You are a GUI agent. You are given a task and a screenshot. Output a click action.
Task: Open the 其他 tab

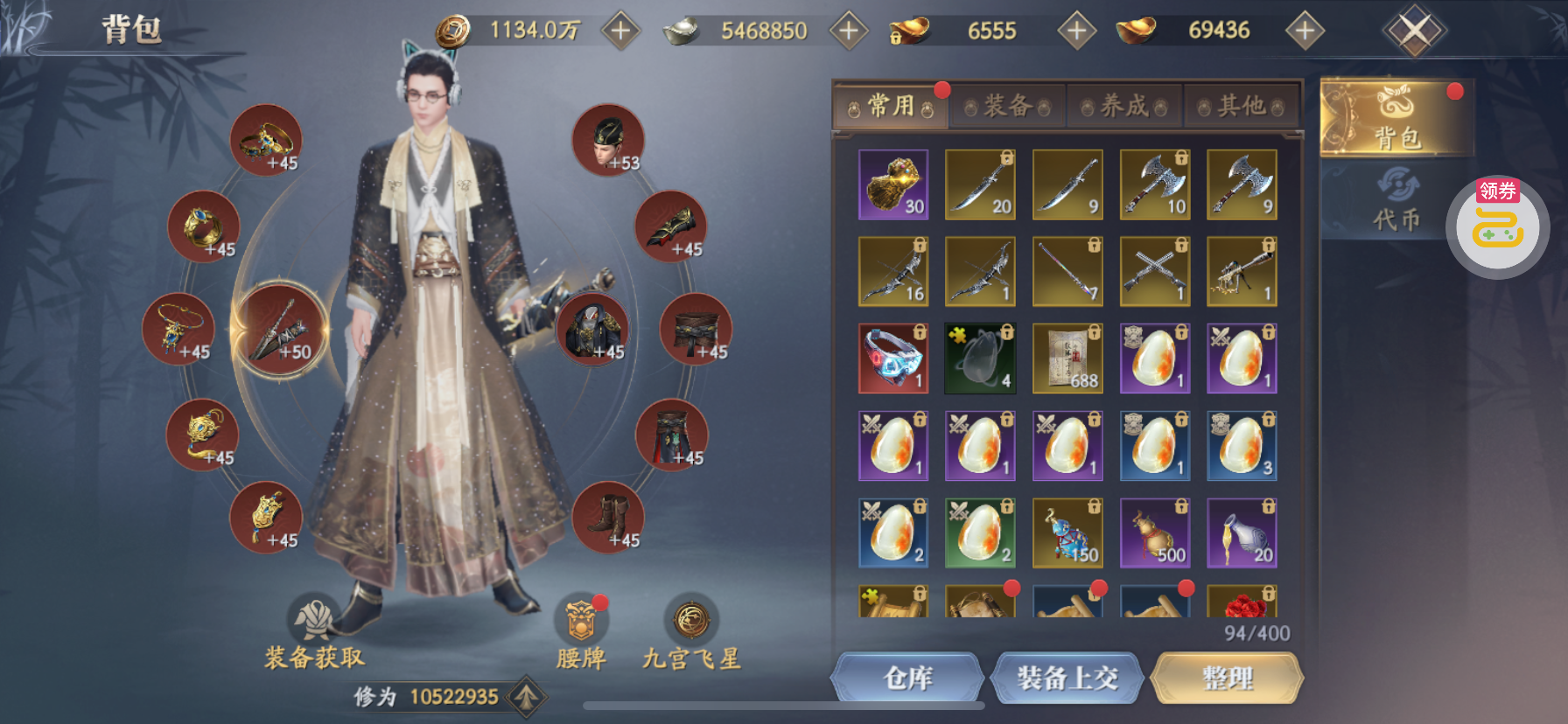pos(1242,107)
